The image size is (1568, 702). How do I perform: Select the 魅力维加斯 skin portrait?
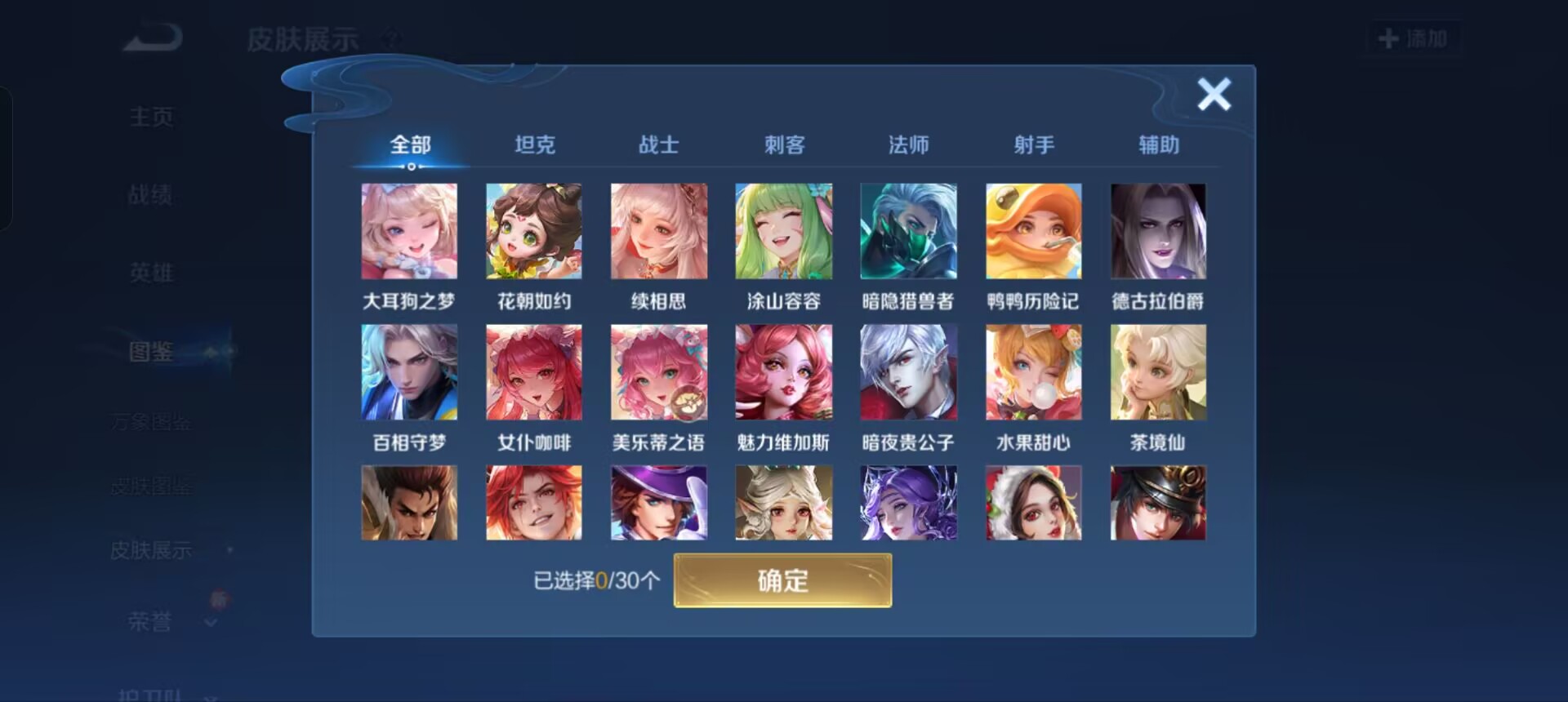tap(784, 371)
